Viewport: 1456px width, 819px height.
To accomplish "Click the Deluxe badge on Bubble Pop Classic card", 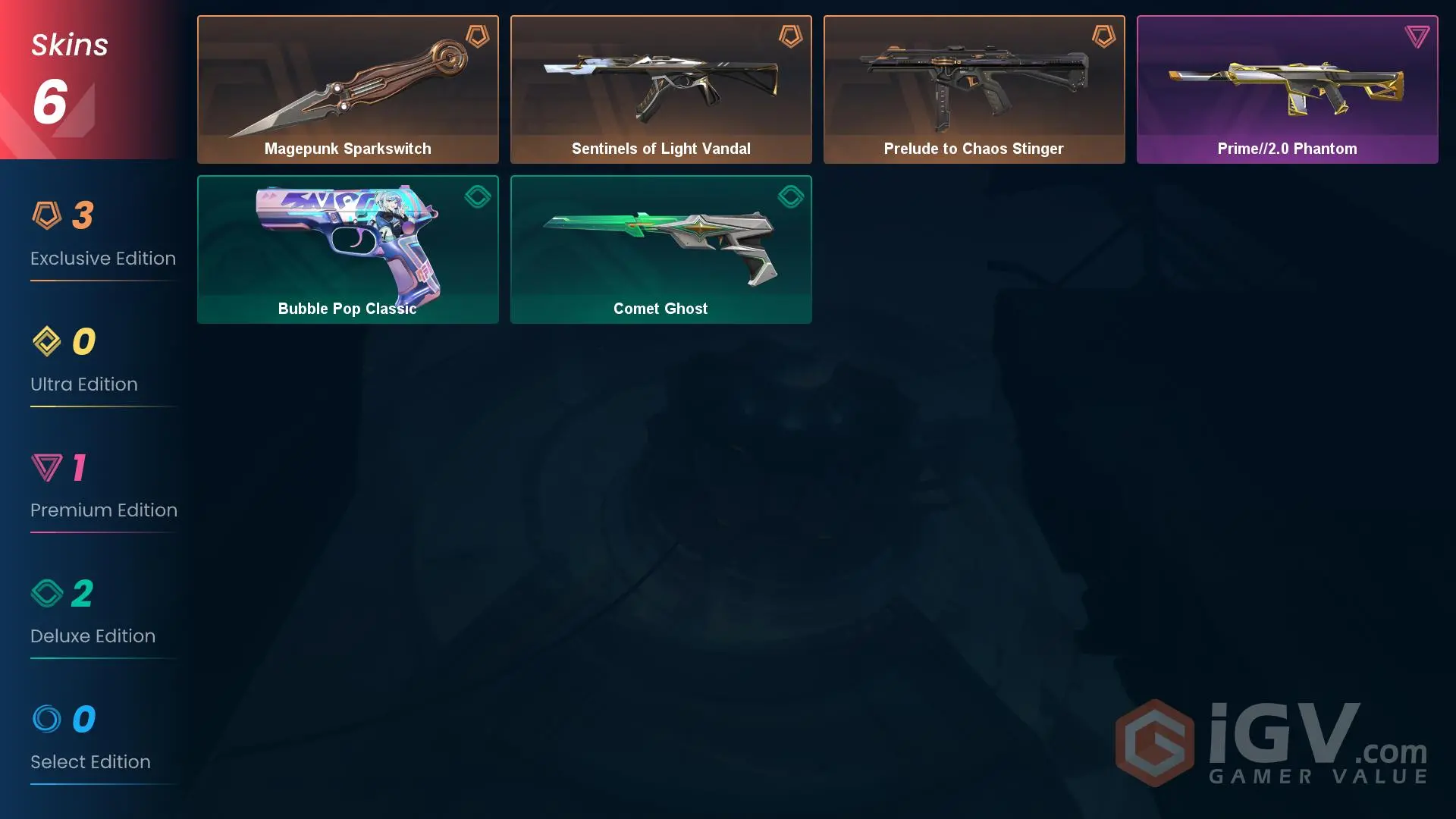I will (x=478, y=196).
